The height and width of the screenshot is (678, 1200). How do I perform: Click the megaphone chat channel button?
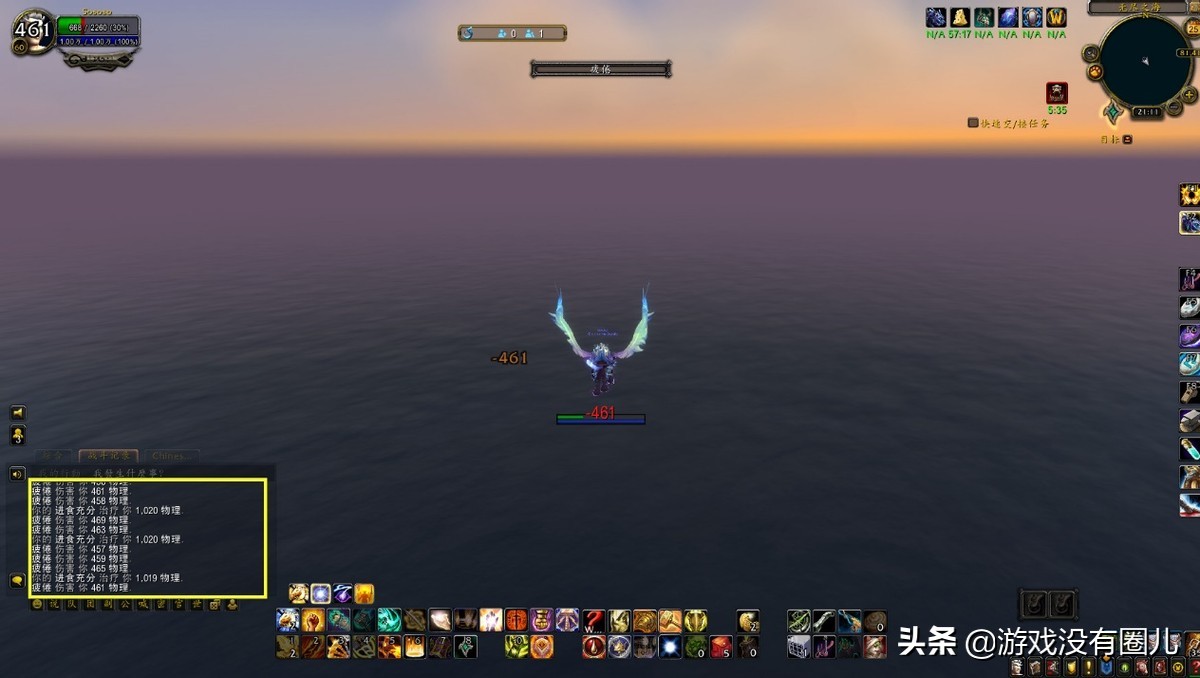point(18,413)
